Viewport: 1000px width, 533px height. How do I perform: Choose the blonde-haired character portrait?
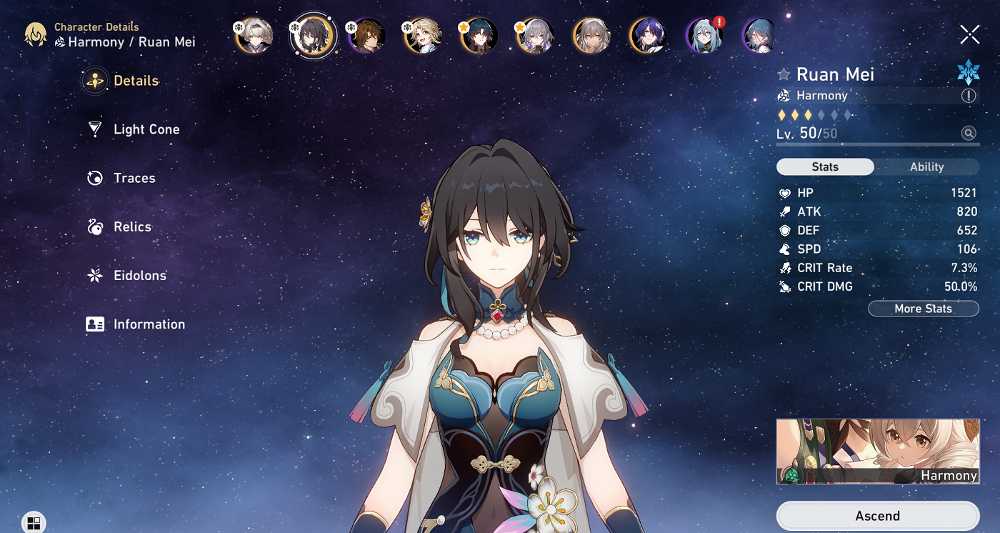421,36
